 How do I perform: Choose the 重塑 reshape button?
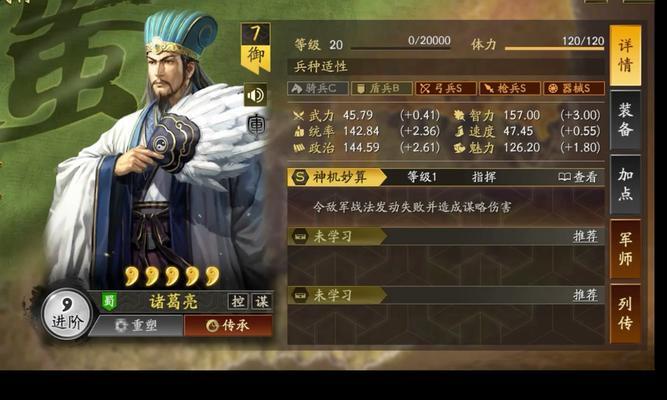[135, 325]
